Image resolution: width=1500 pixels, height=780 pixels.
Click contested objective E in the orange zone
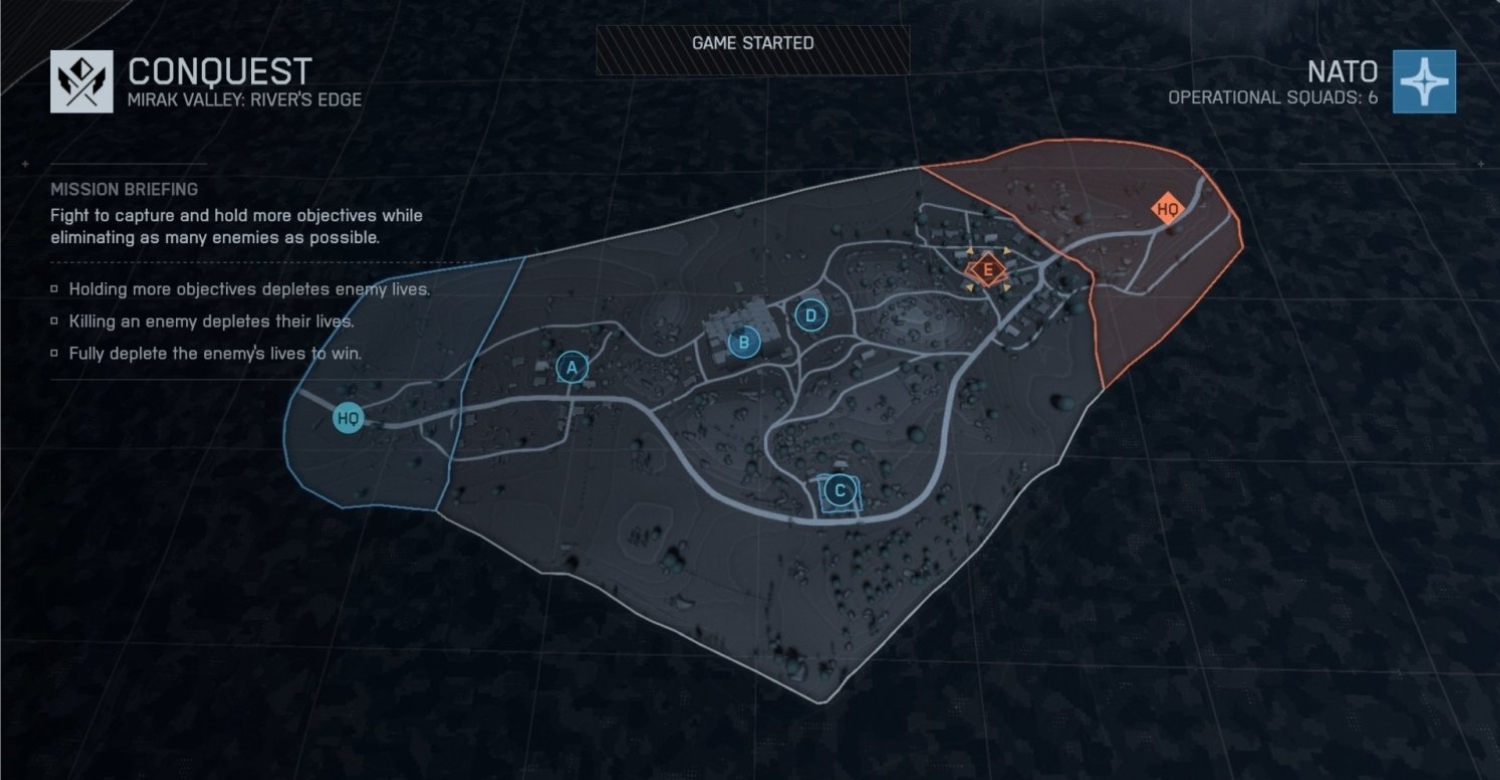pos(988,269)
